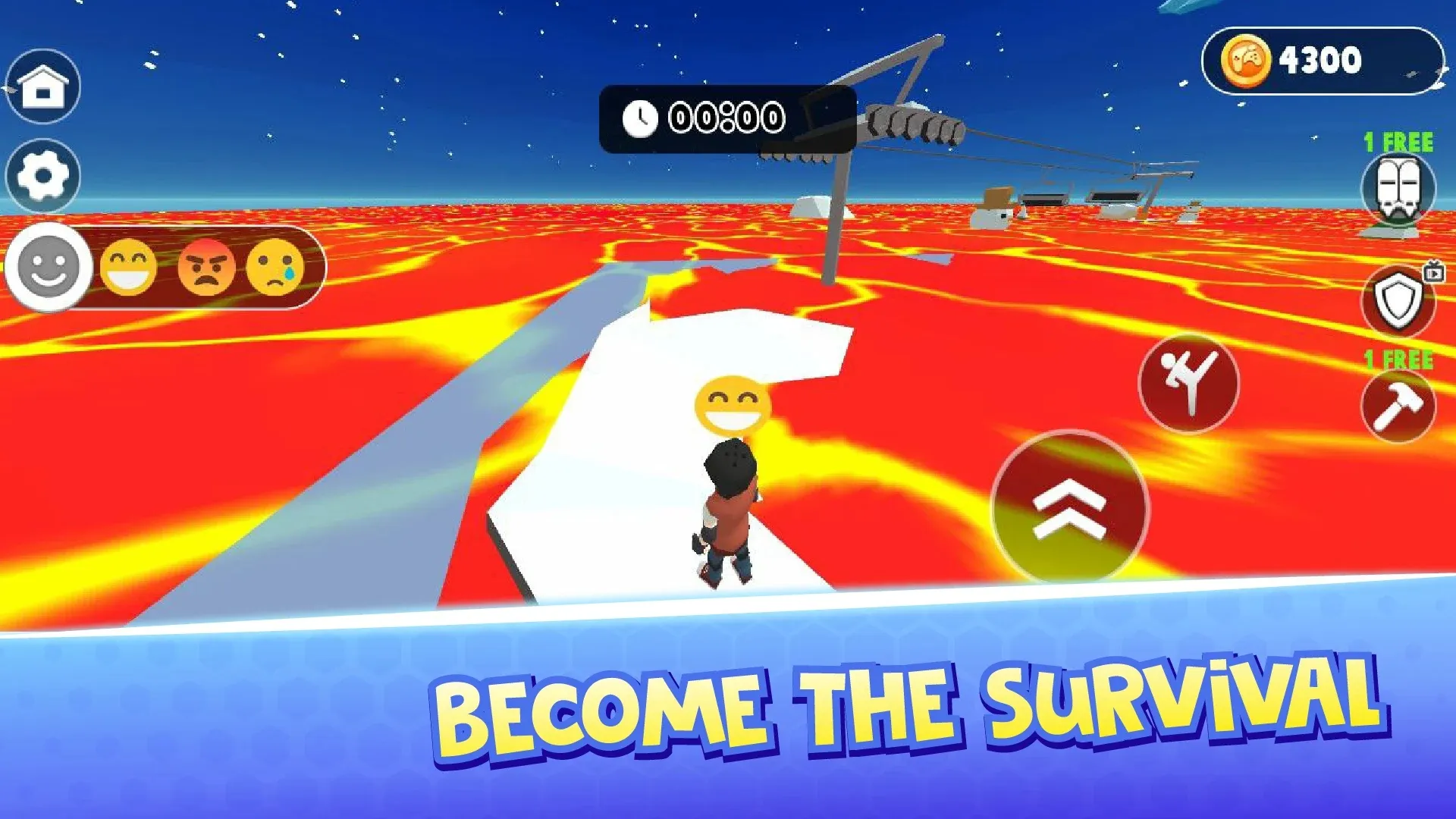Use the free hammer item

tap(1398, 406)
